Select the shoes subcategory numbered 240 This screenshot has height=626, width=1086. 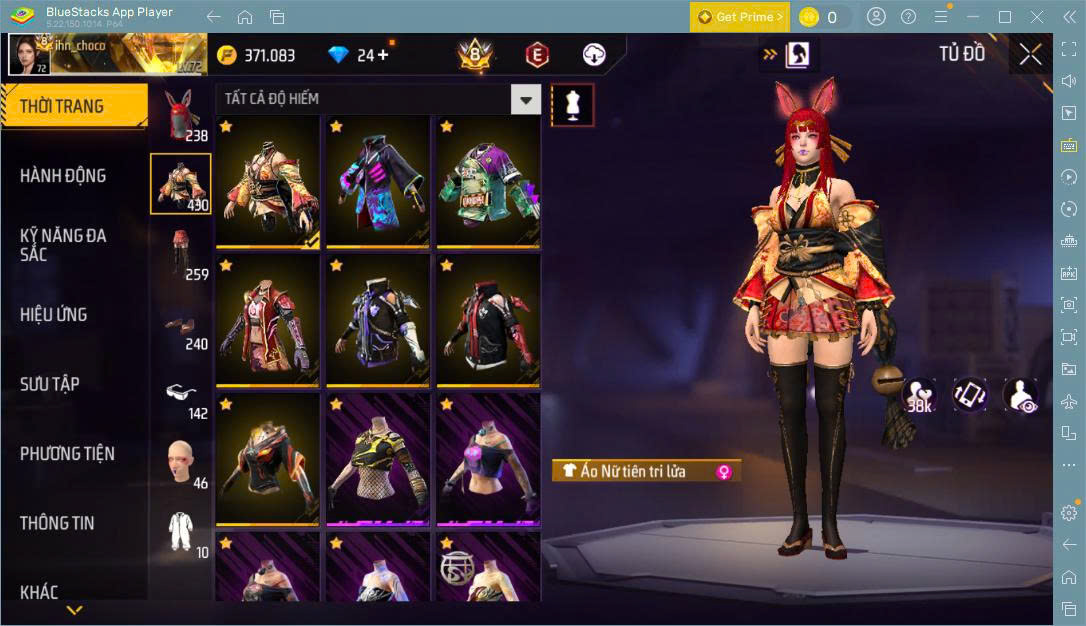(x=181, y=328)
